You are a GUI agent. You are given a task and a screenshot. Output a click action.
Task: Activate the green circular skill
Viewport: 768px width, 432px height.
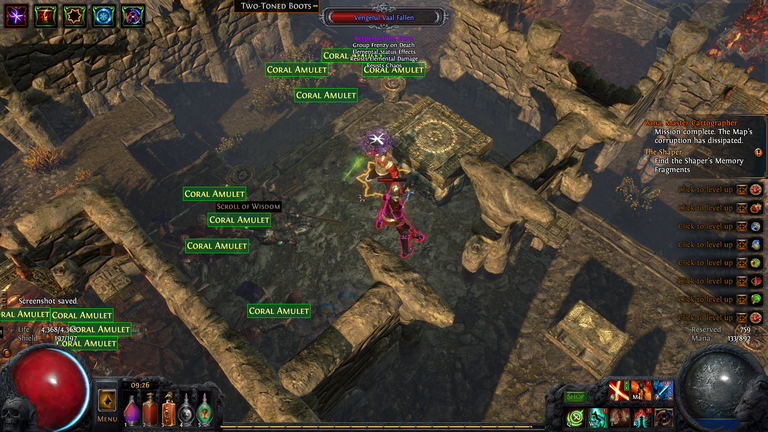coord(575,417)
